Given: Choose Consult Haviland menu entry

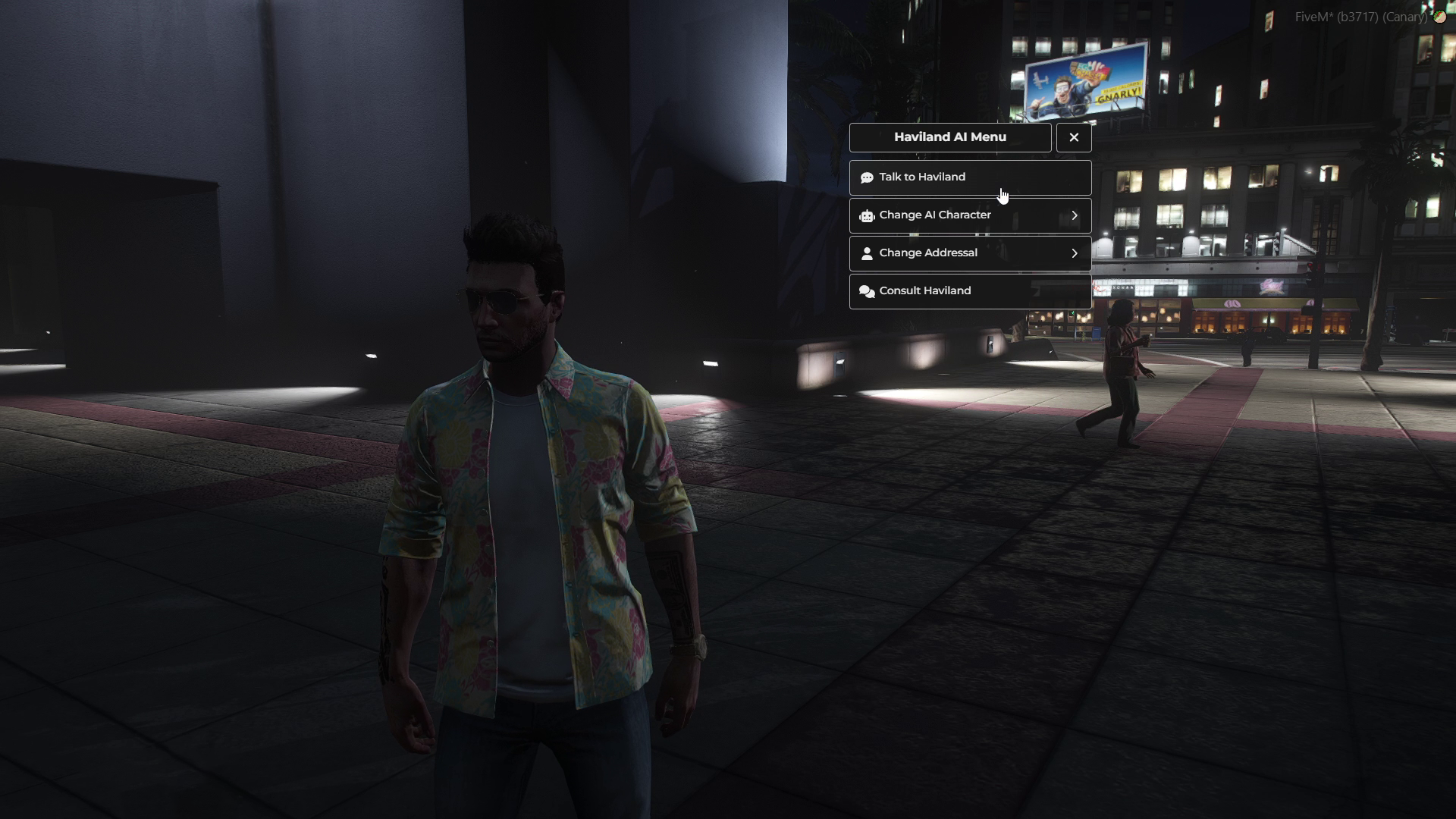Looking at the screenshot, I should pos(969,291).
